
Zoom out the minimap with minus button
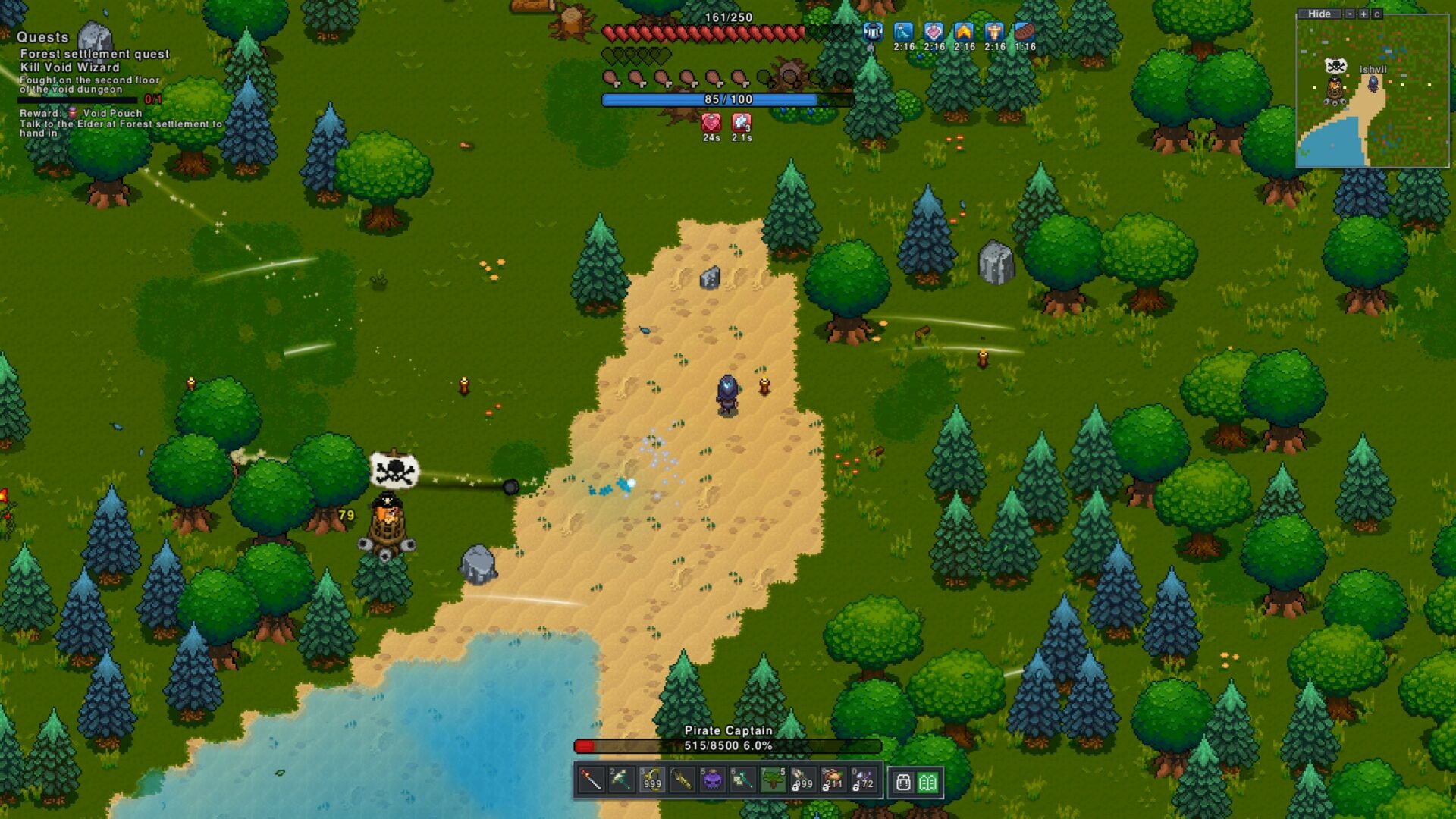(1350, 14)
